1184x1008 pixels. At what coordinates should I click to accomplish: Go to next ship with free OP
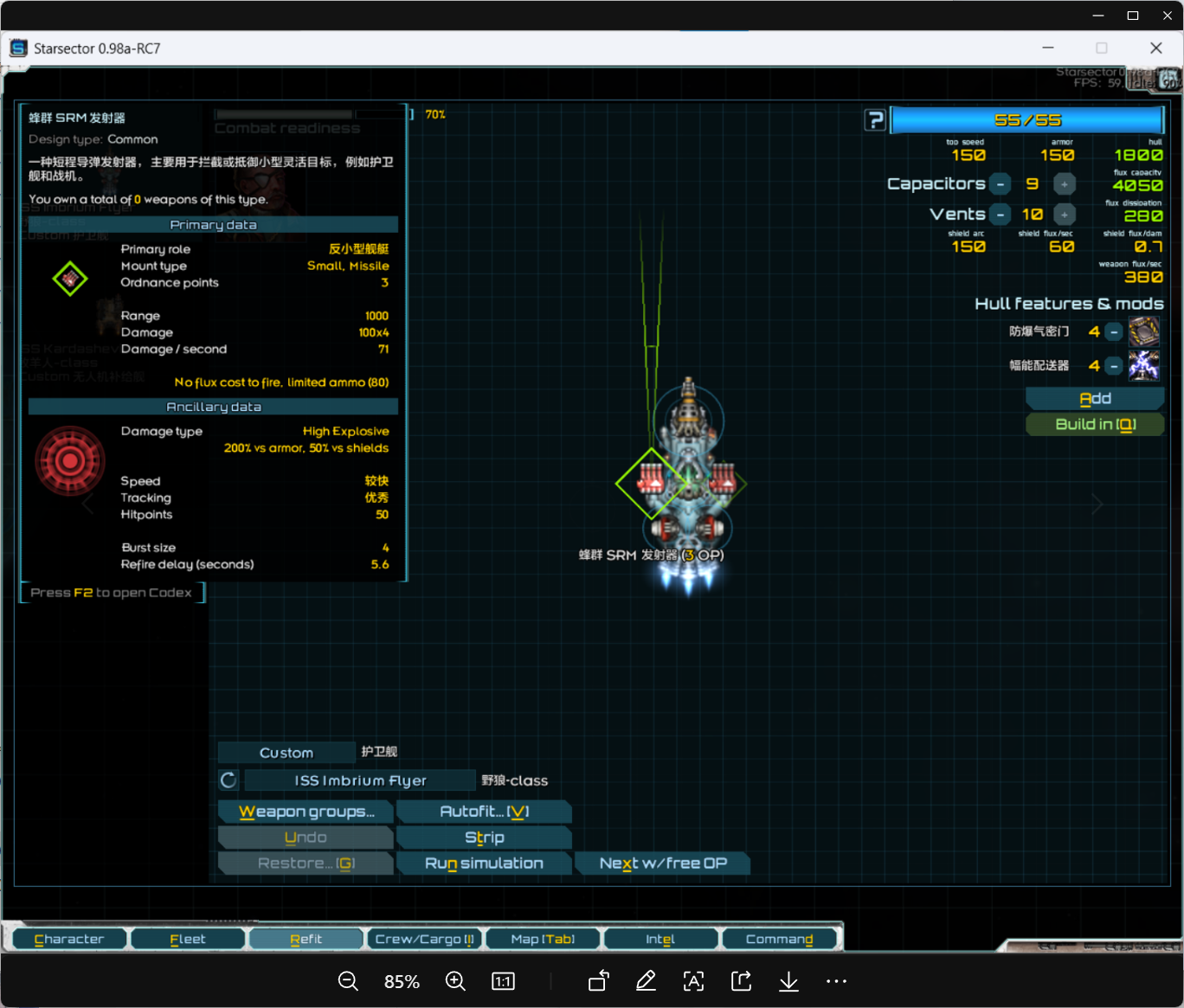pos(662,864)
